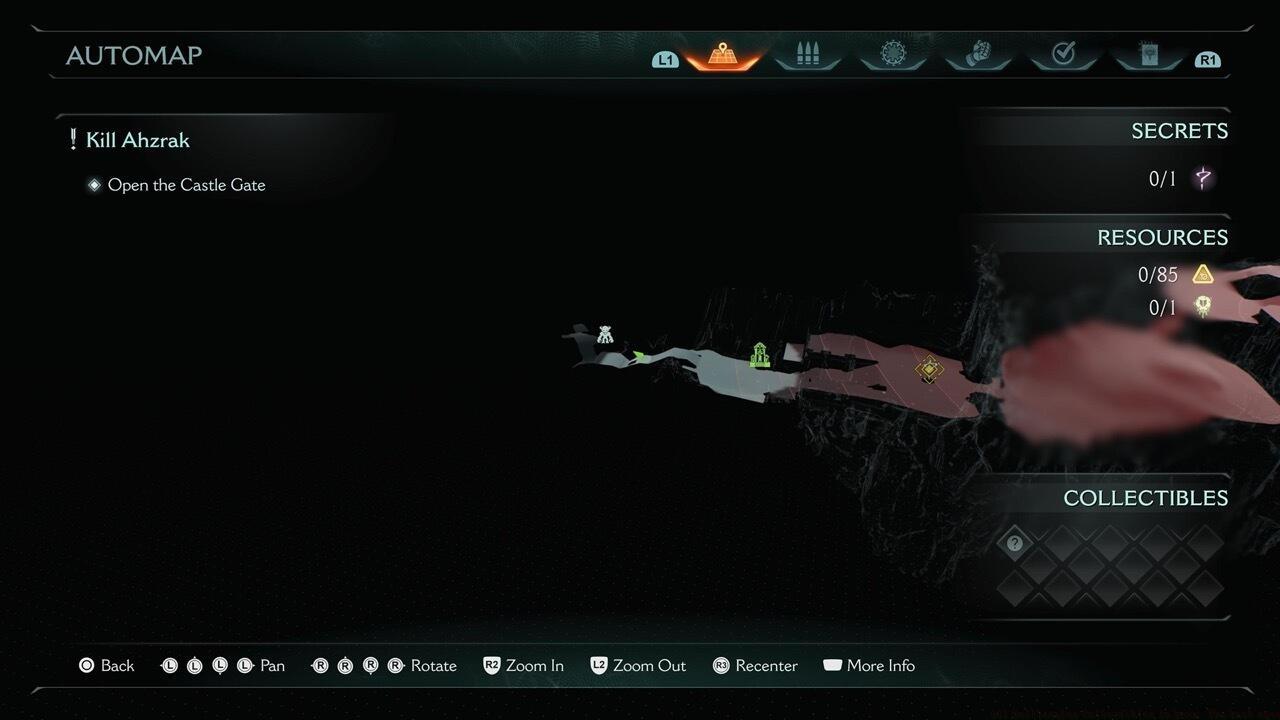
Task: Click the yellow diamond objective marker
Action: (x=929, y=370)
